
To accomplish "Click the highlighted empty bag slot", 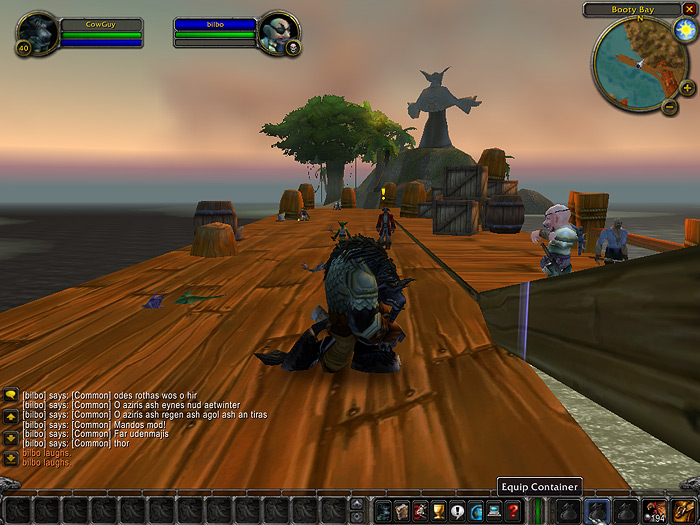I will (596, 510).
